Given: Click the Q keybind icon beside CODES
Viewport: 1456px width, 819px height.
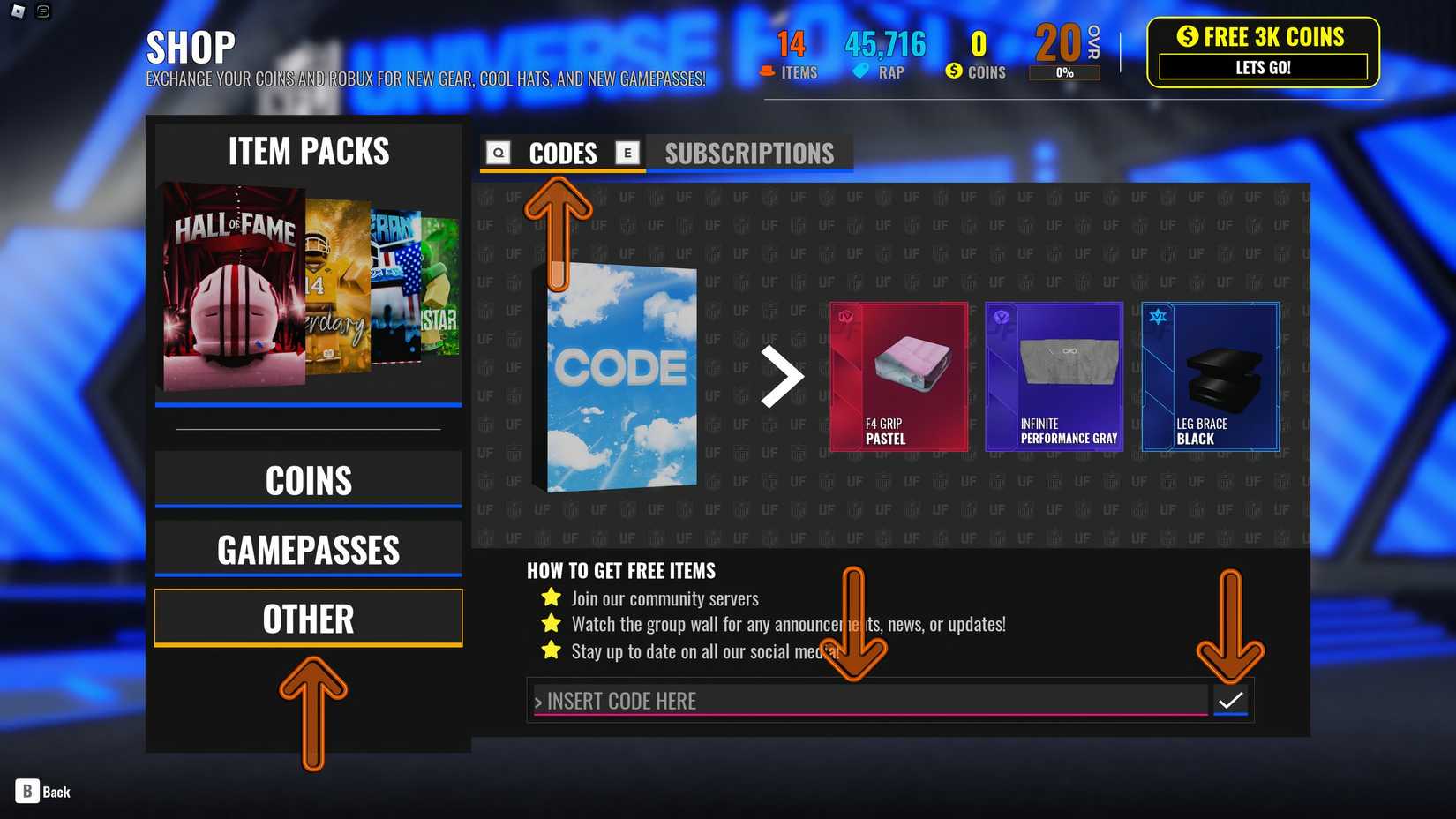Looking at the screenshot, I should coord(499,152).
